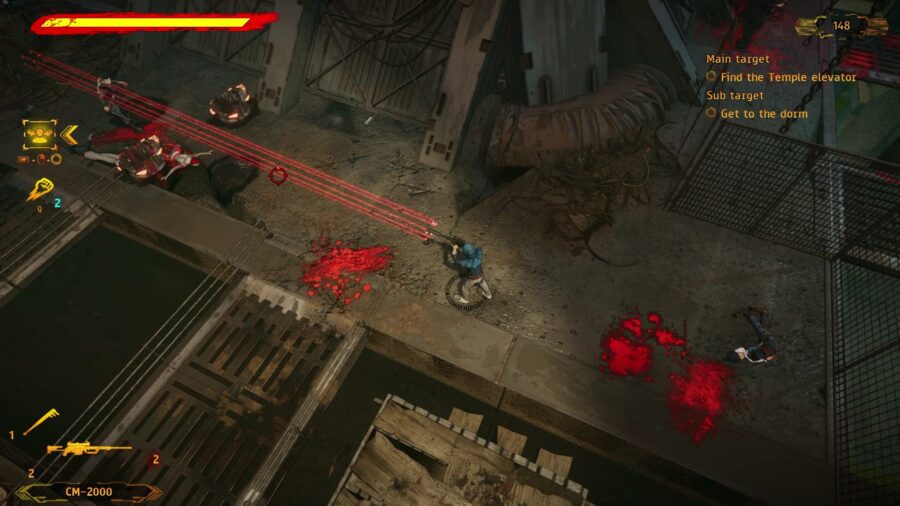Open the character portrait skill icon
Image resolution: width=900 pixels, height=506 pixels.
tap(38, 133)
